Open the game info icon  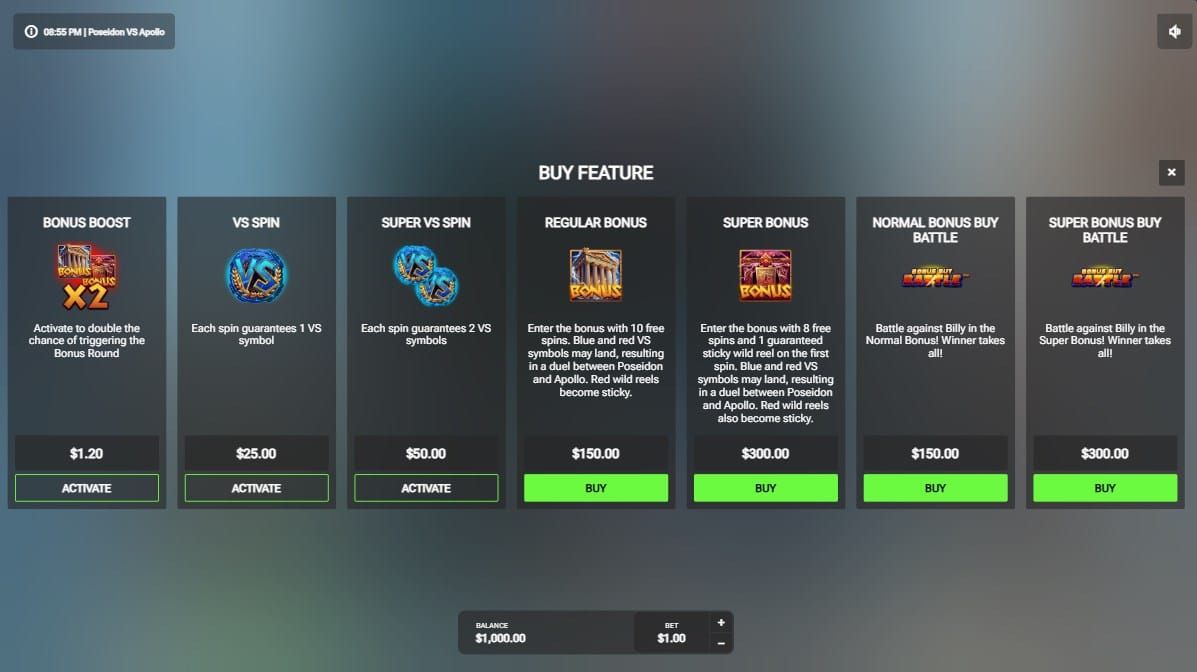(x=31, y=32)
